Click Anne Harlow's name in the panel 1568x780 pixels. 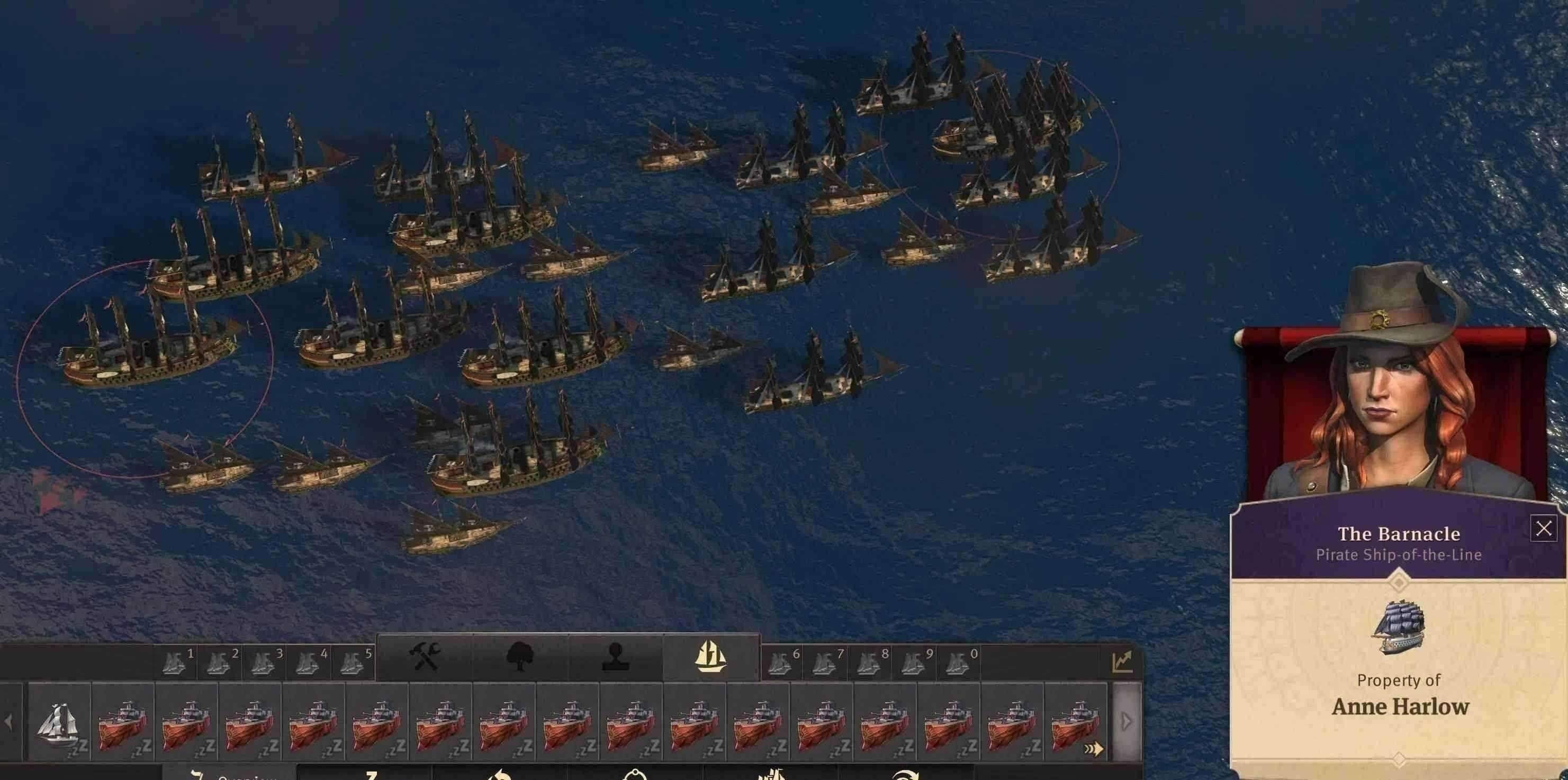[x=1400, y=708]
